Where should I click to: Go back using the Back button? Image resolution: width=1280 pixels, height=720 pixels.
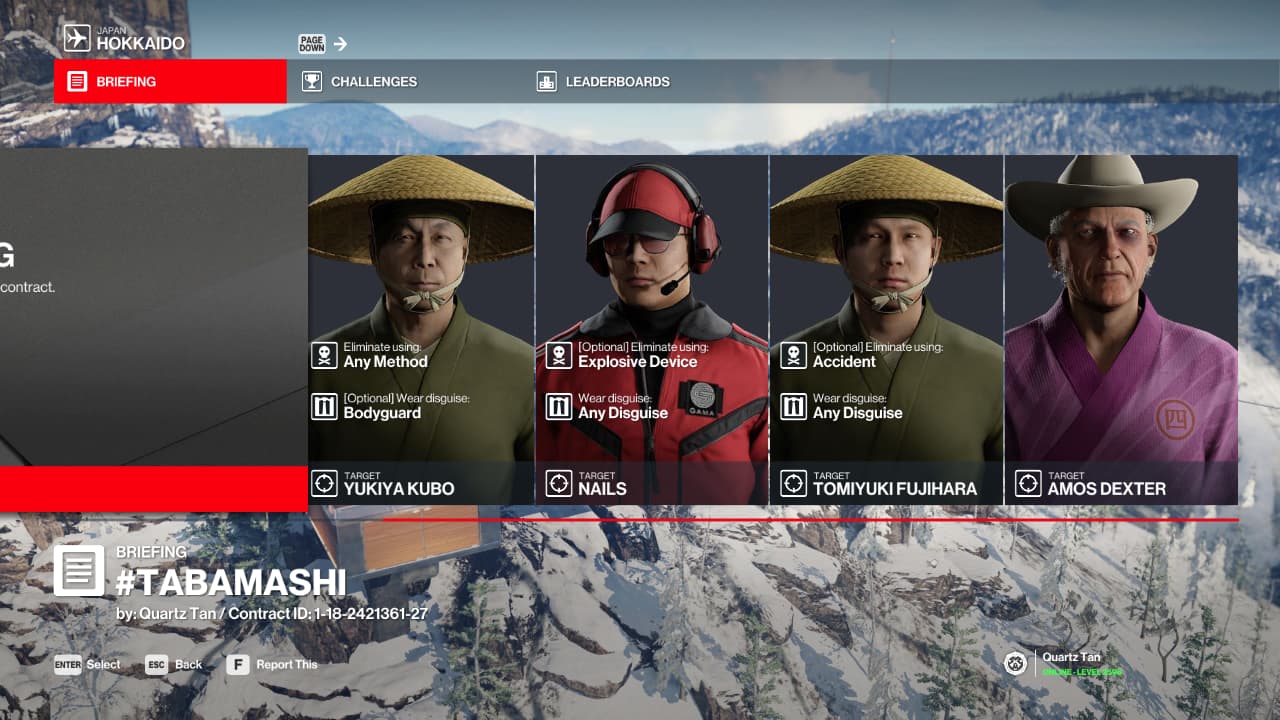[x=175, y=665]
